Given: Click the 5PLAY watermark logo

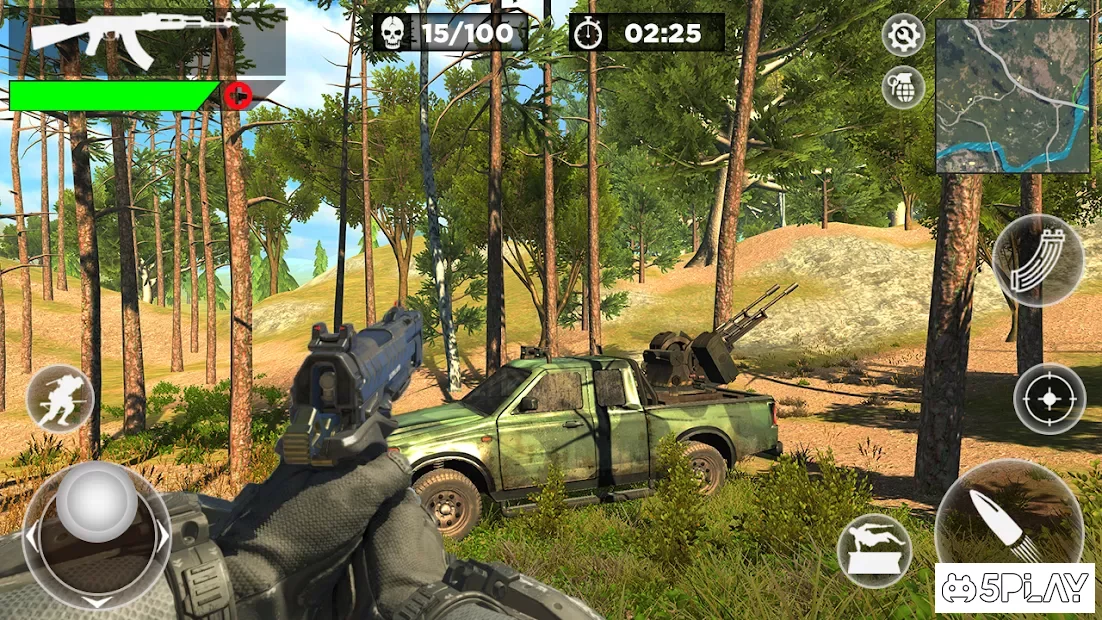Looking at the screenshot, I should tap(1015, 589).
